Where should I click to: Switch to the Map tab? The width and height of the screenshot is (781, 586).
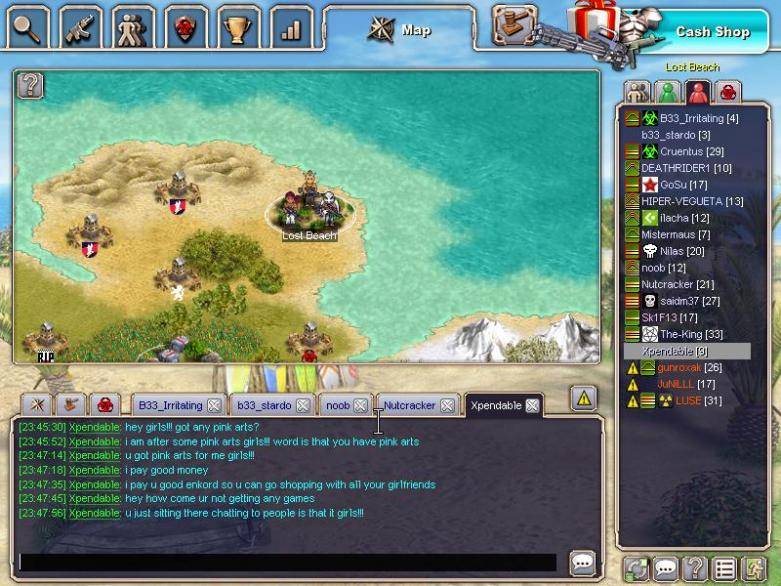point(400,29)
